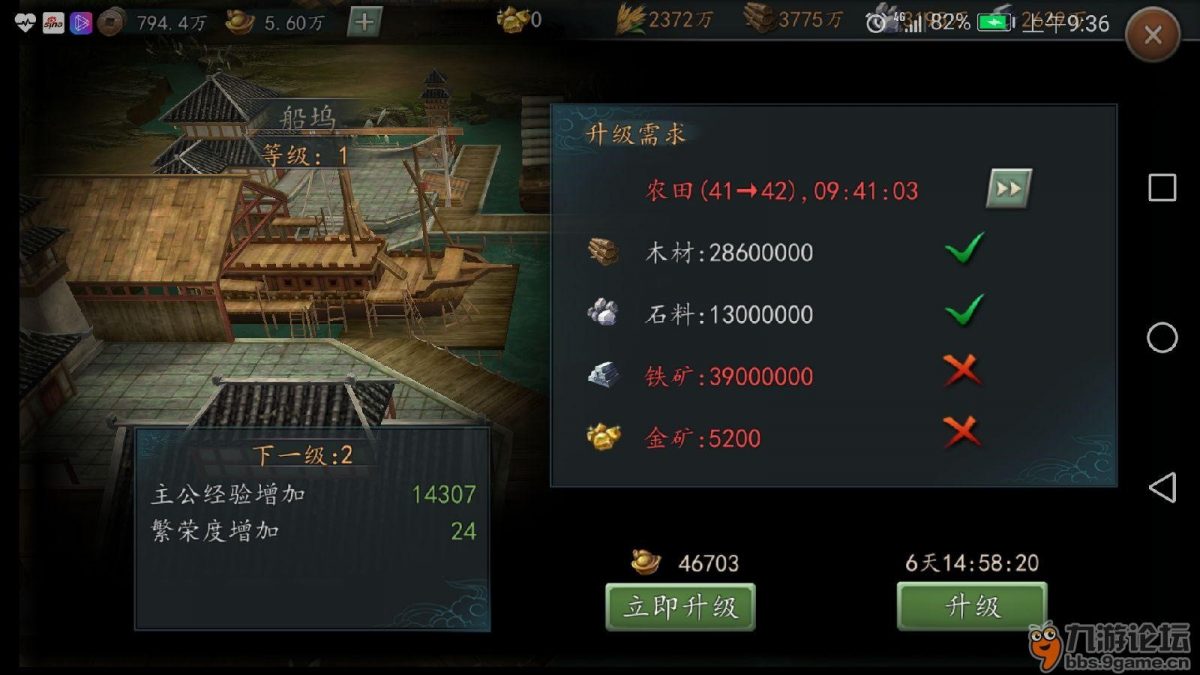Open Android recent apps square button
The height and width of the screenshot is (675, 1200).
point(1161,188)
